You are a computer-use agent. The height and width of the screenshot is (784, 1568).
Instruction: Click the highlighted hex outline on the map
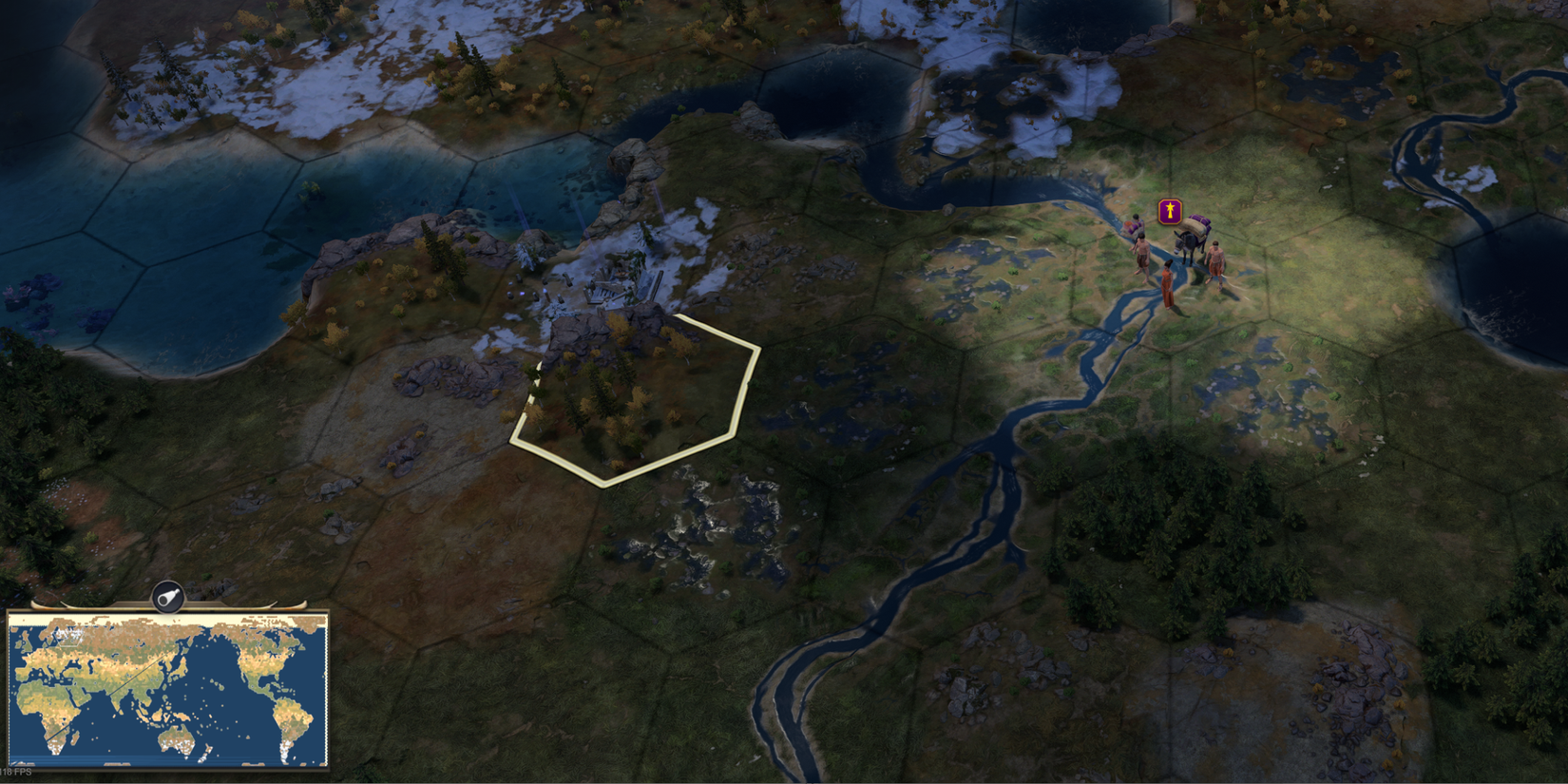[632, 399]
